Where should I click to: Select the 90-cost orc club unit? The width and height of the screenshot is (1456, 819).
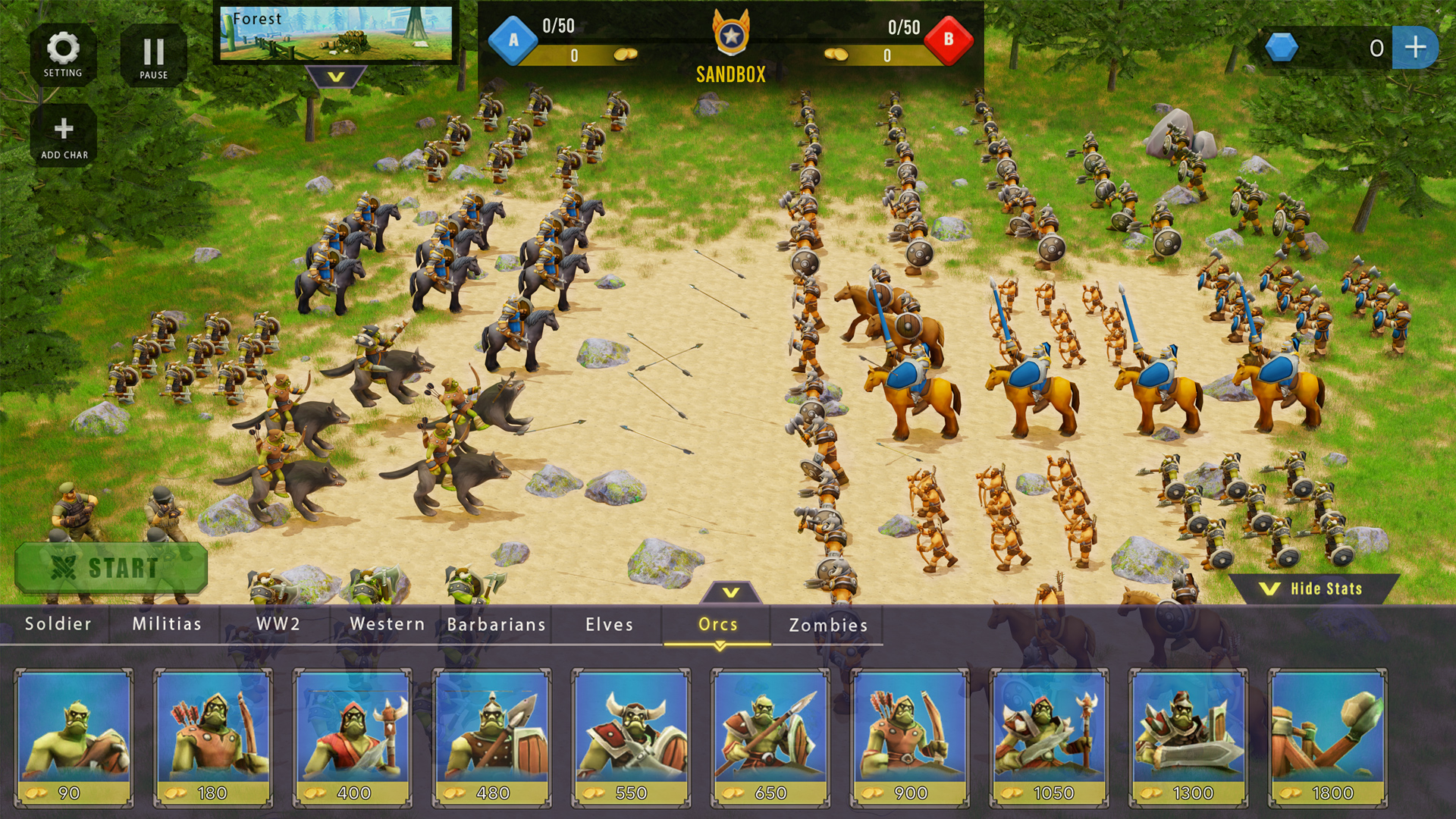coord(73,734)
